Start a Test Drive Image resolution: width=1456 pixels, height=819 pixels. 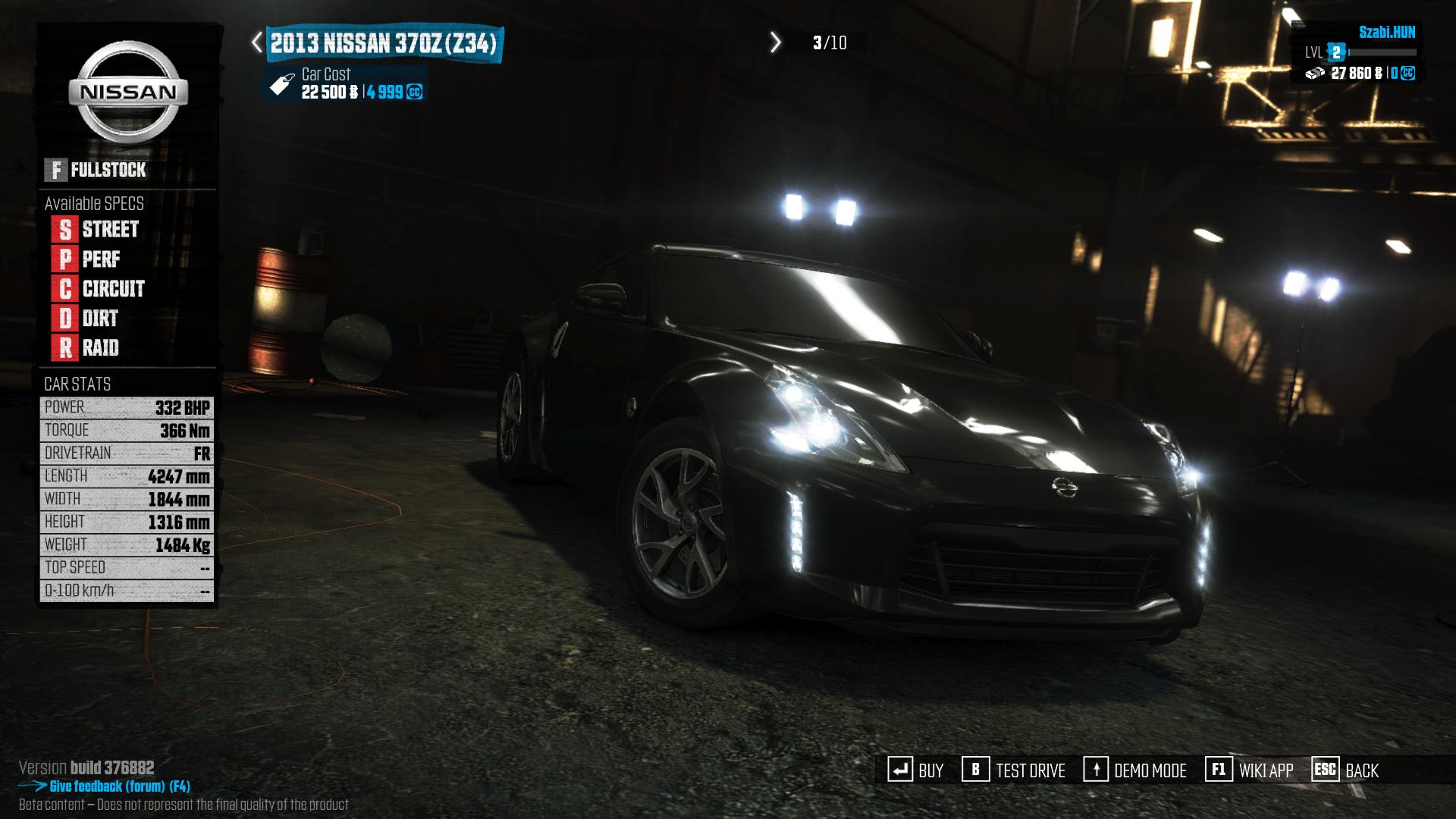pyautogui.click(x=1014, y=770)
